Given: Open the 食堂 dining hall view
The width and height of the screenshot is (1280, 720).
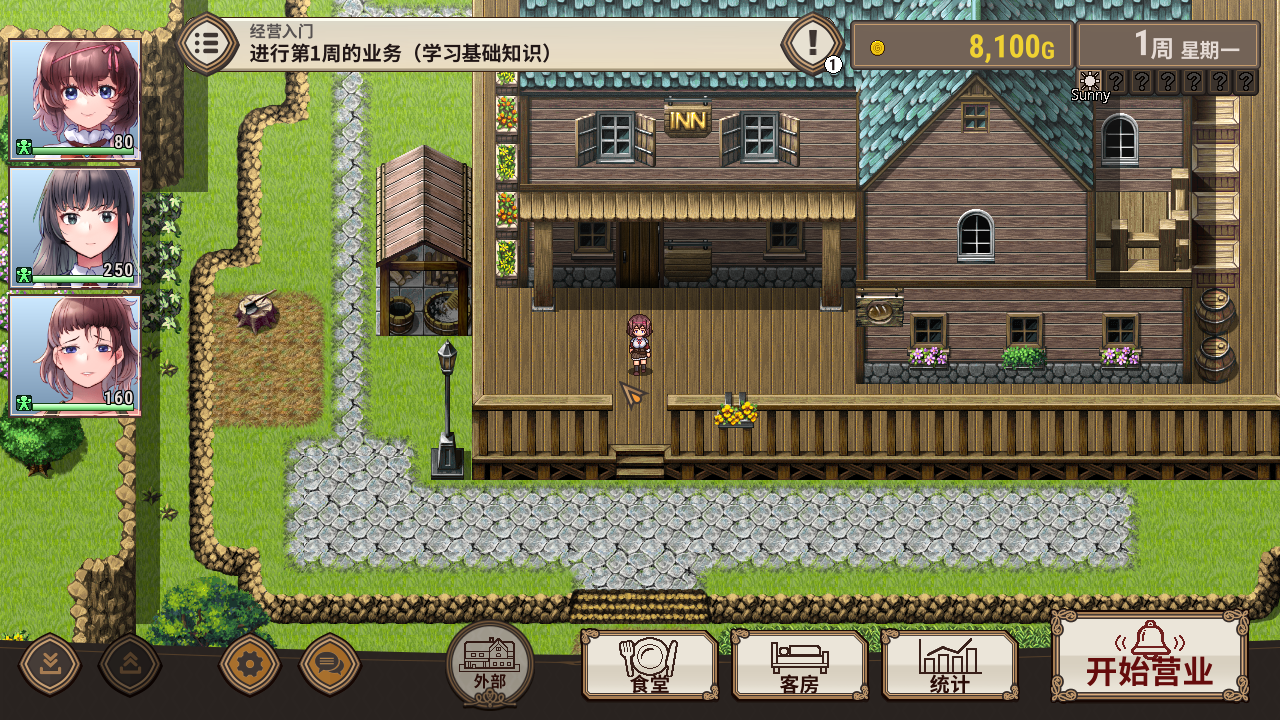Looking at the screenshot, I should coord(650,665).
